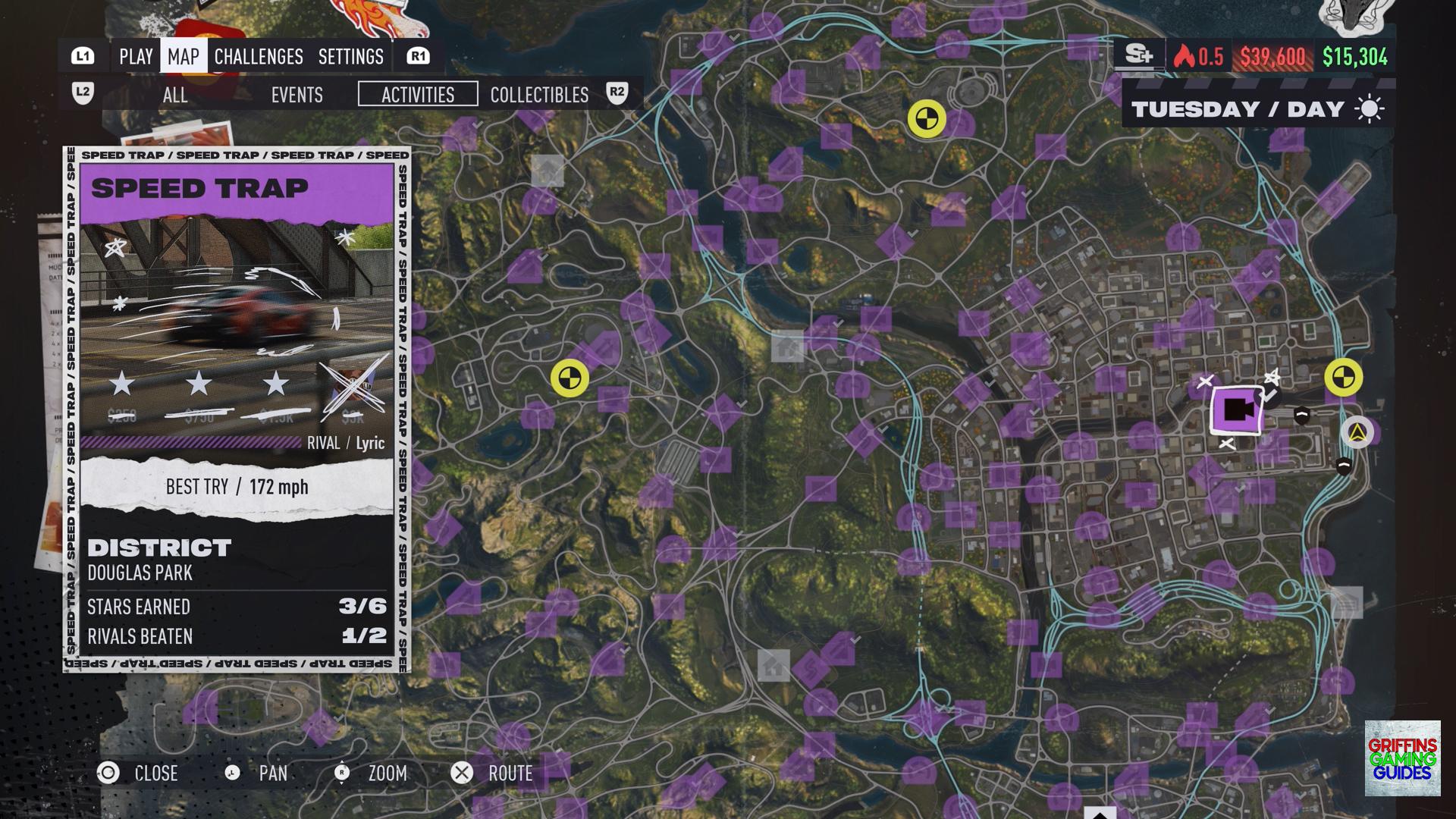Switch to the PLAY tab
The image size is (1456, 819).
(136, 57)
